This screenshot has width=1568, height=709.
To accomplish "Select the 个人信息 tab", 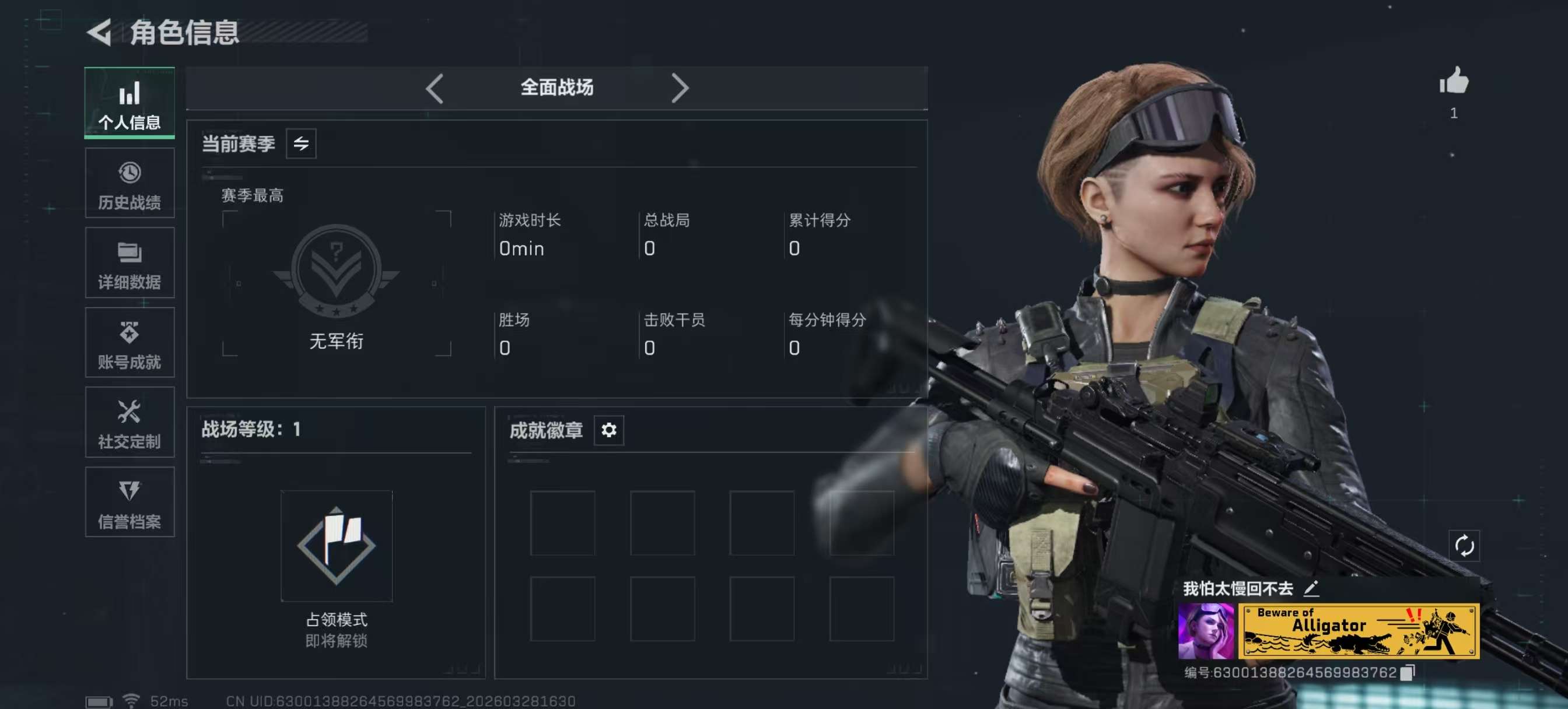I will click(x=129, y=103).
